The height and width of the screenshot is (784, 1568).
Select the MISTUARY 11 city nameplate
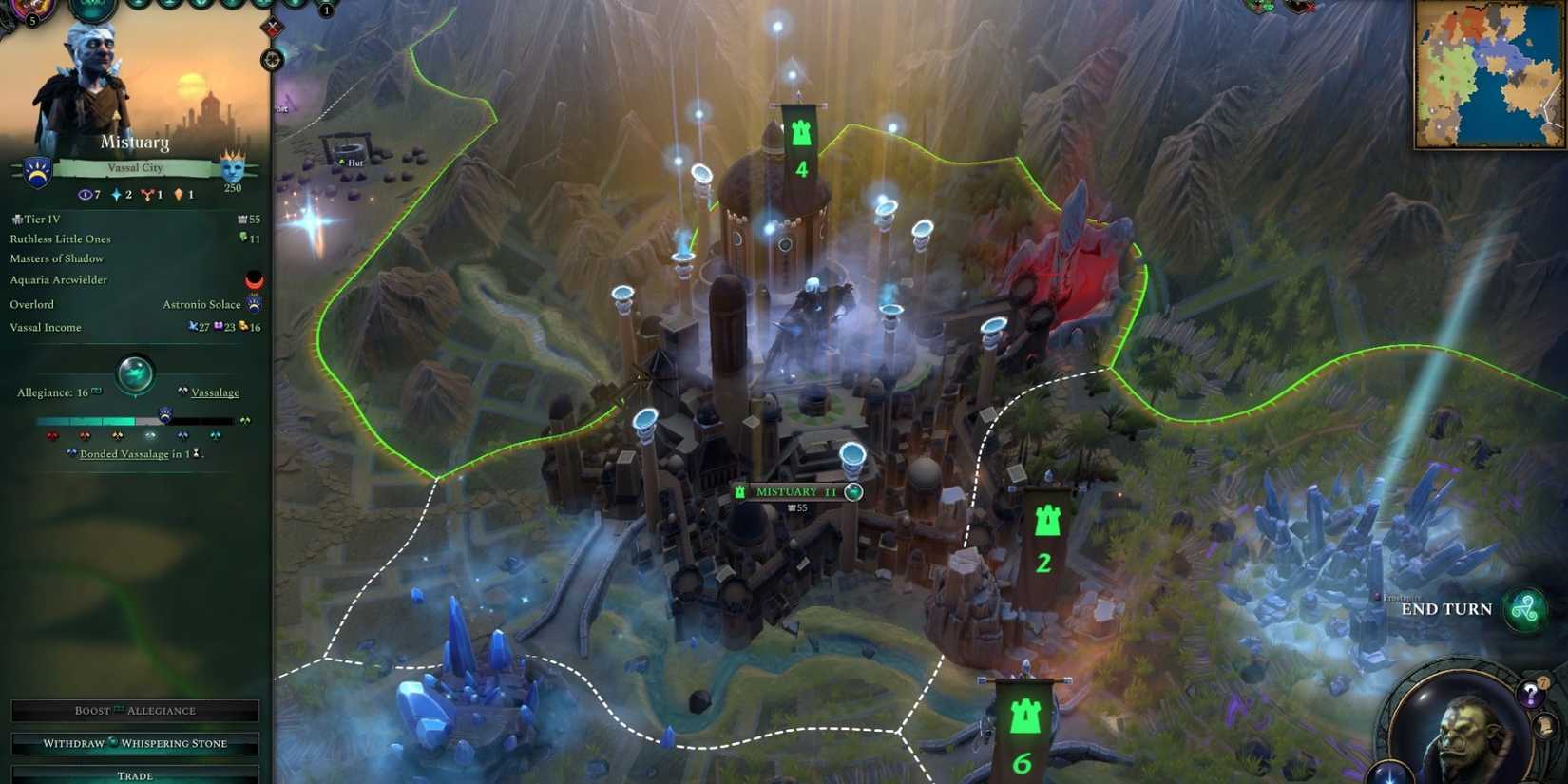(x=794, y=491)
